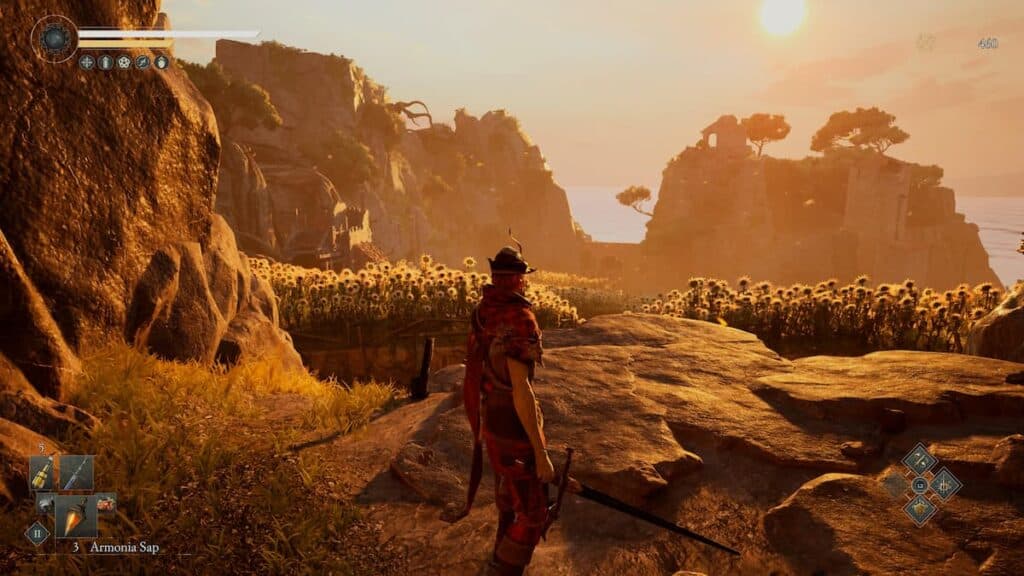Inspect the four-pointed cross status icon

88,62
